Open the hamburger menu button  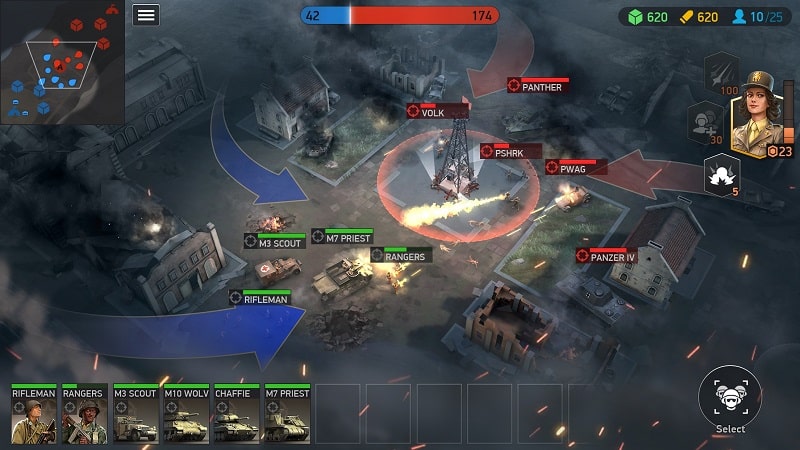pos(146,14)
